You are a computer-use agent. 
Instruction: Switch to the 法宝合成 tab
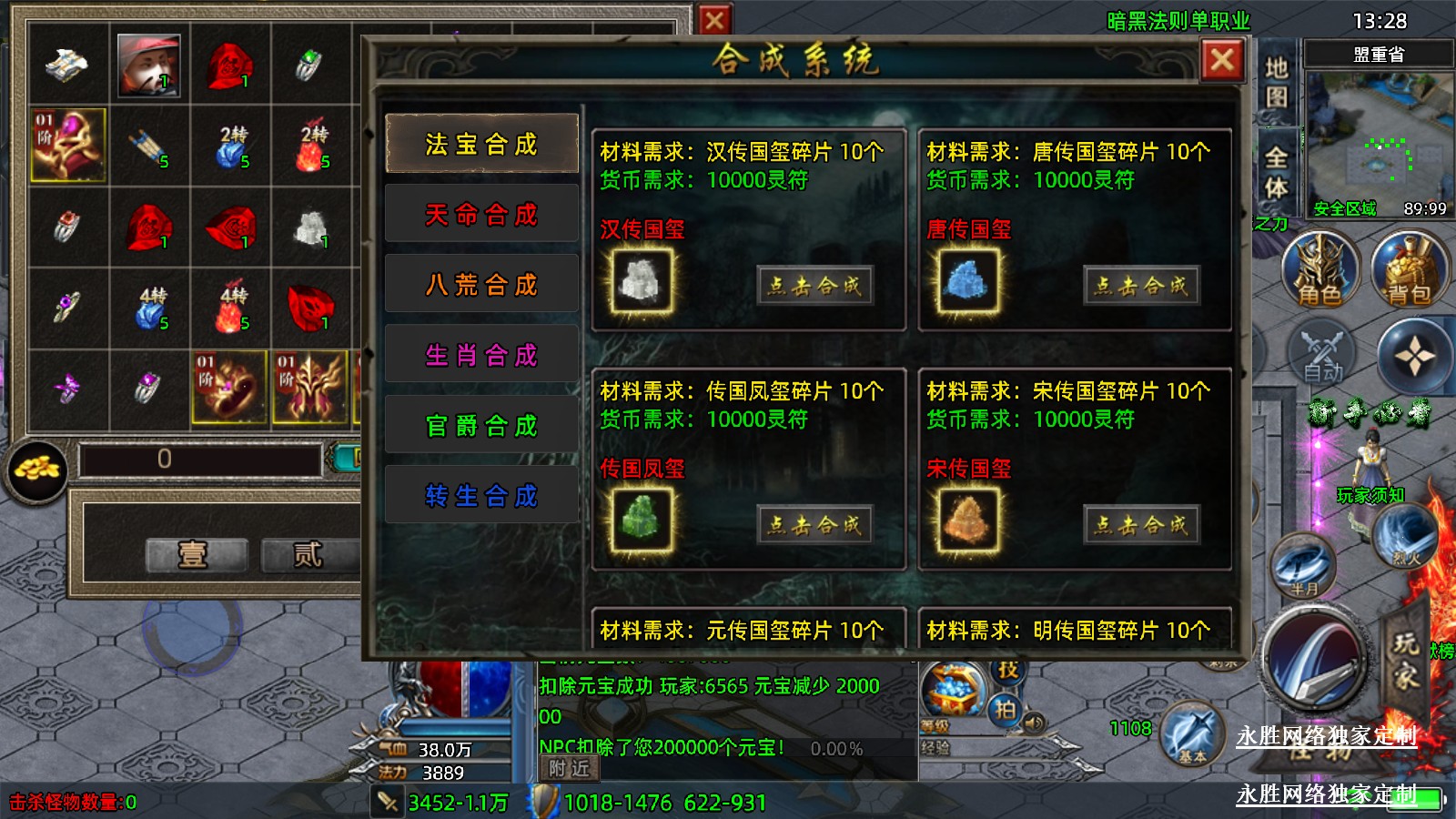[x=481, y=144]
